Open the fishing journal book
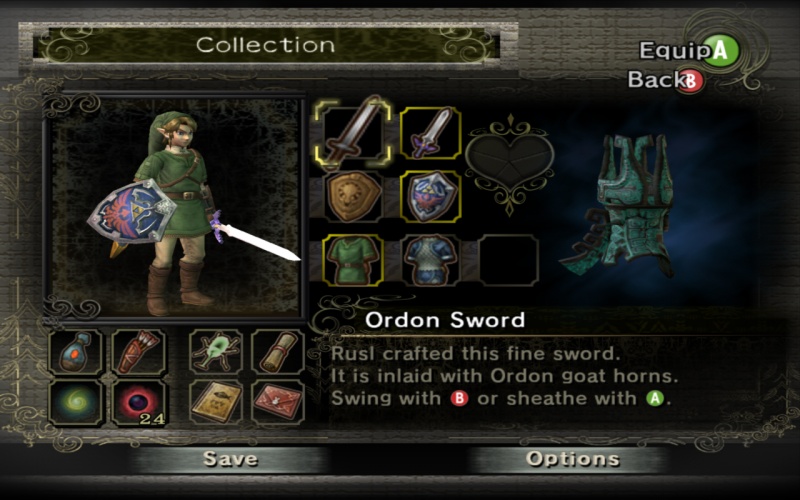800x500 pixels. (216, 400)
